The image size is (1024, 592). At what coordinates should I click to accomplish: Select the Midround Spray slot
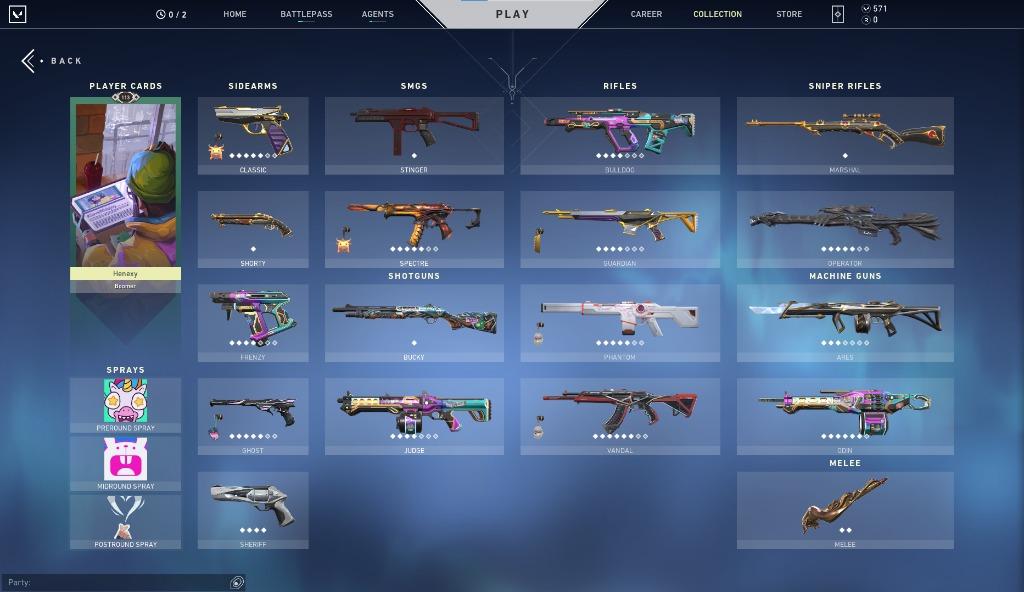point(125,464)
